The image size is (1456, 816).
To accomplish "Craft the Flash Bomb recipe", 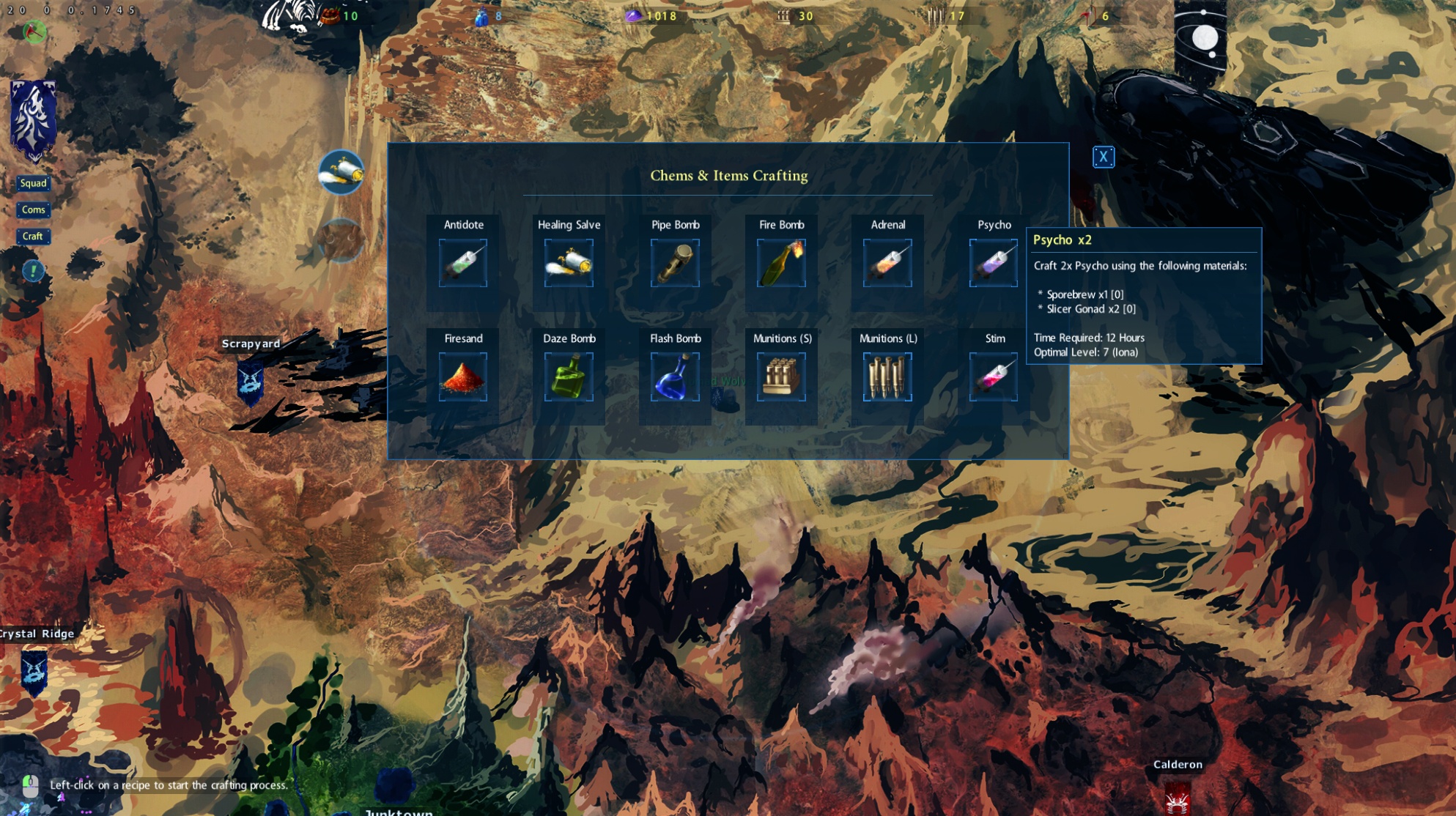I will pyautogui.click(x=675, y=377).
